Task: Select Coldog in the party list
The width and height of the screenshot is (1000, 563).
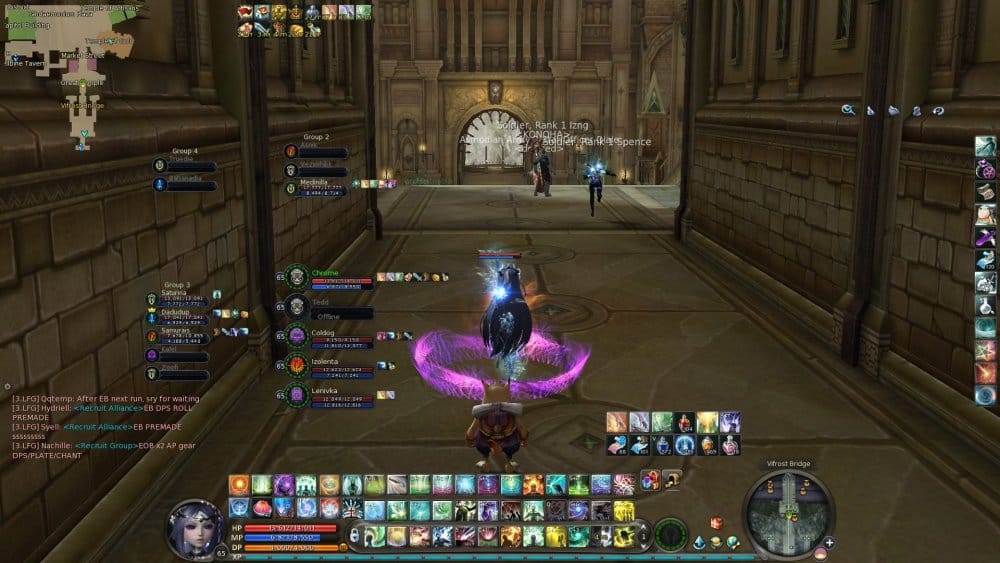Action: coord(297,336)
